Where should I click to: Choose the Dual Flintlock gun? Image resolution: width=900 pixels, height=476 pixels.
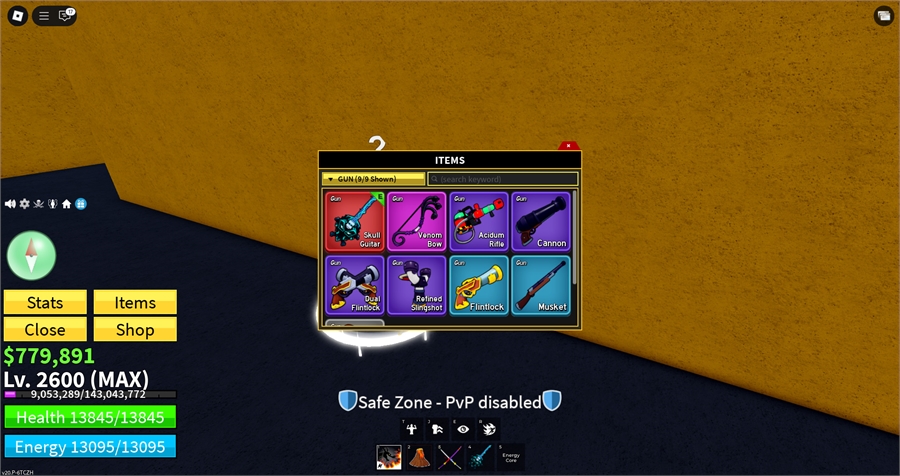355,285
